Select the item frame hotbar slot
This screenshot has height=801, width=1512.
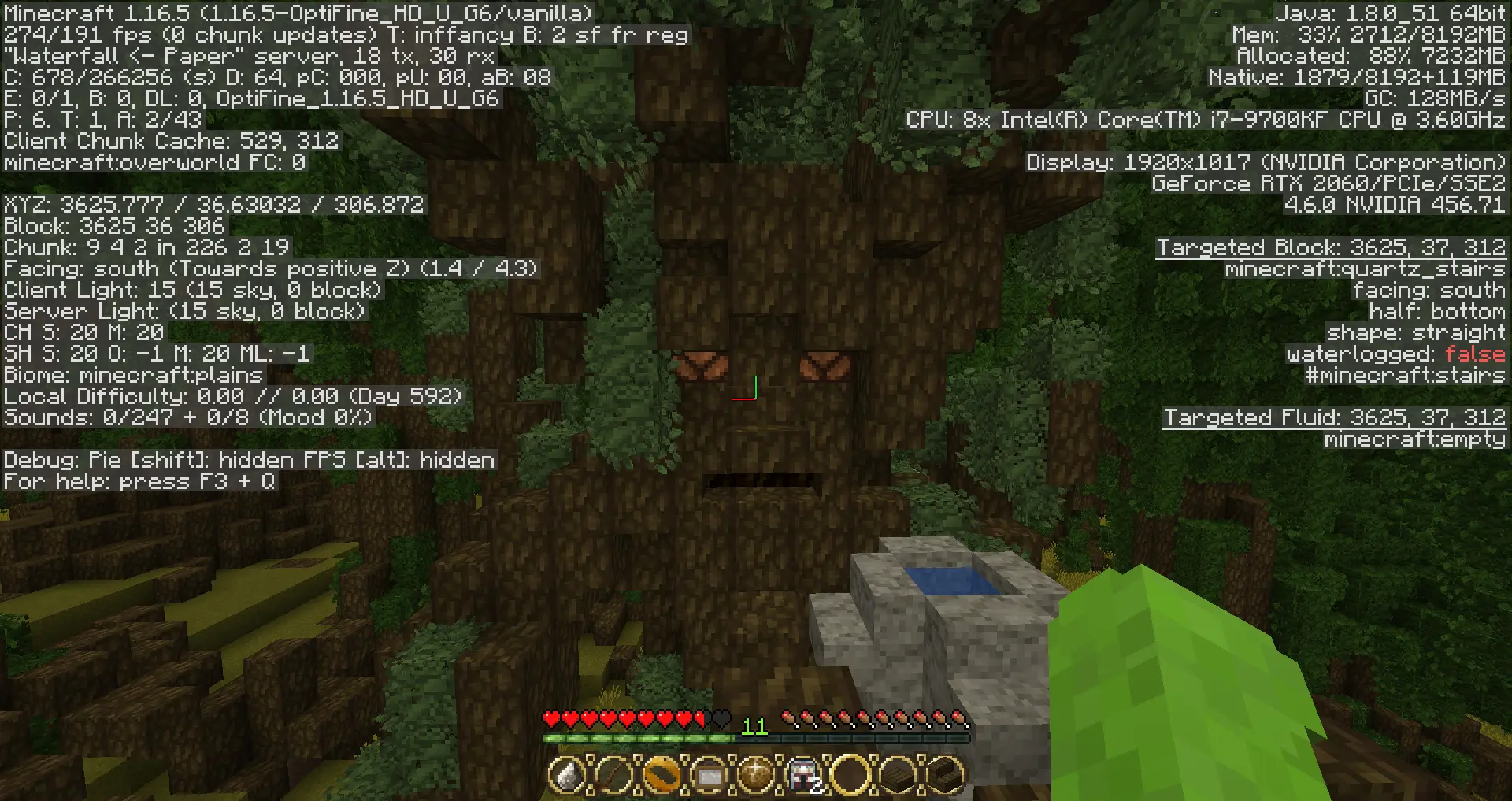(709, 775)
